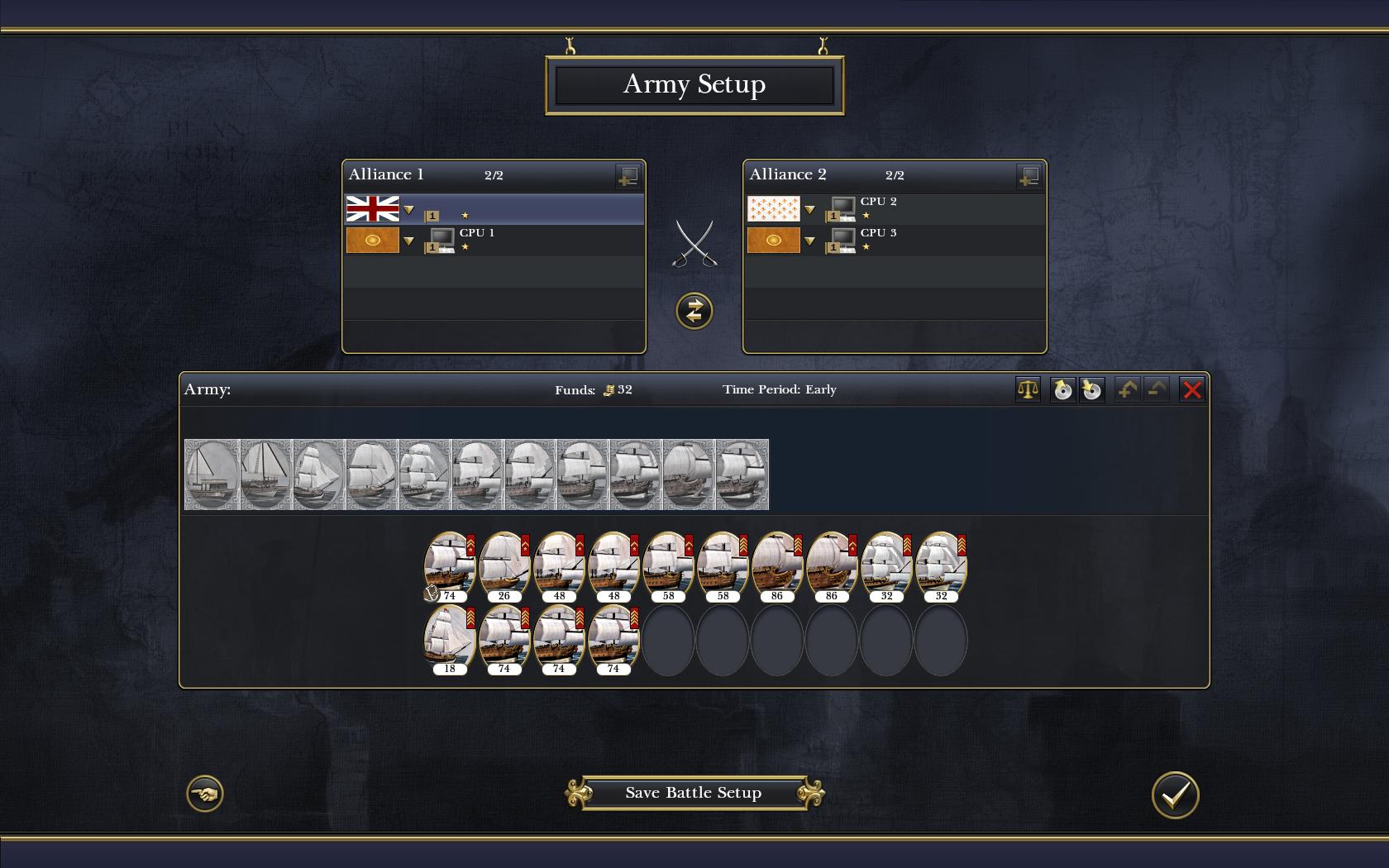1389x868 pixels.
Task: Select the 18-gun ship in the army
Action: [450, 637]
